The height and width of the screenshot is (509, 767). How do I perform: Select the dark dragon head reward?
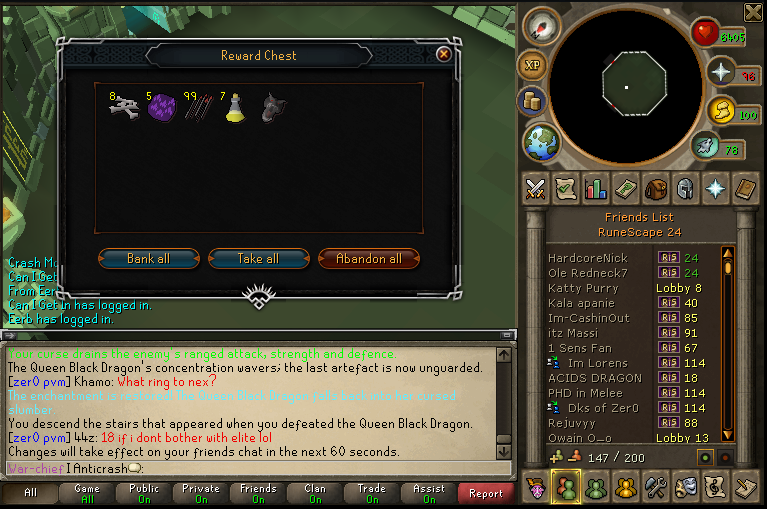coord(271,108)
